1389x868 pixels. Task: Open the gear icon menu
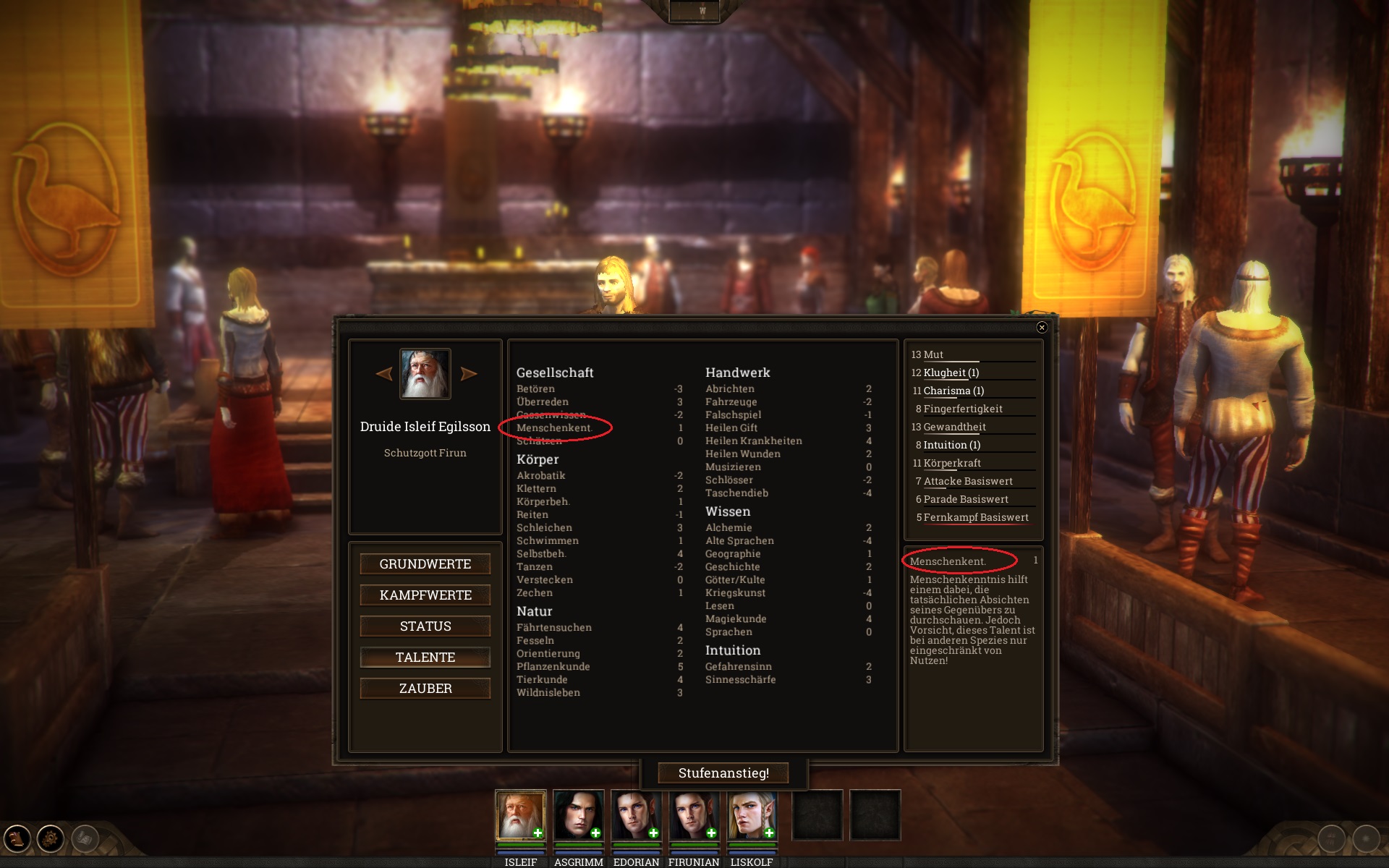[x=51, y=839]
